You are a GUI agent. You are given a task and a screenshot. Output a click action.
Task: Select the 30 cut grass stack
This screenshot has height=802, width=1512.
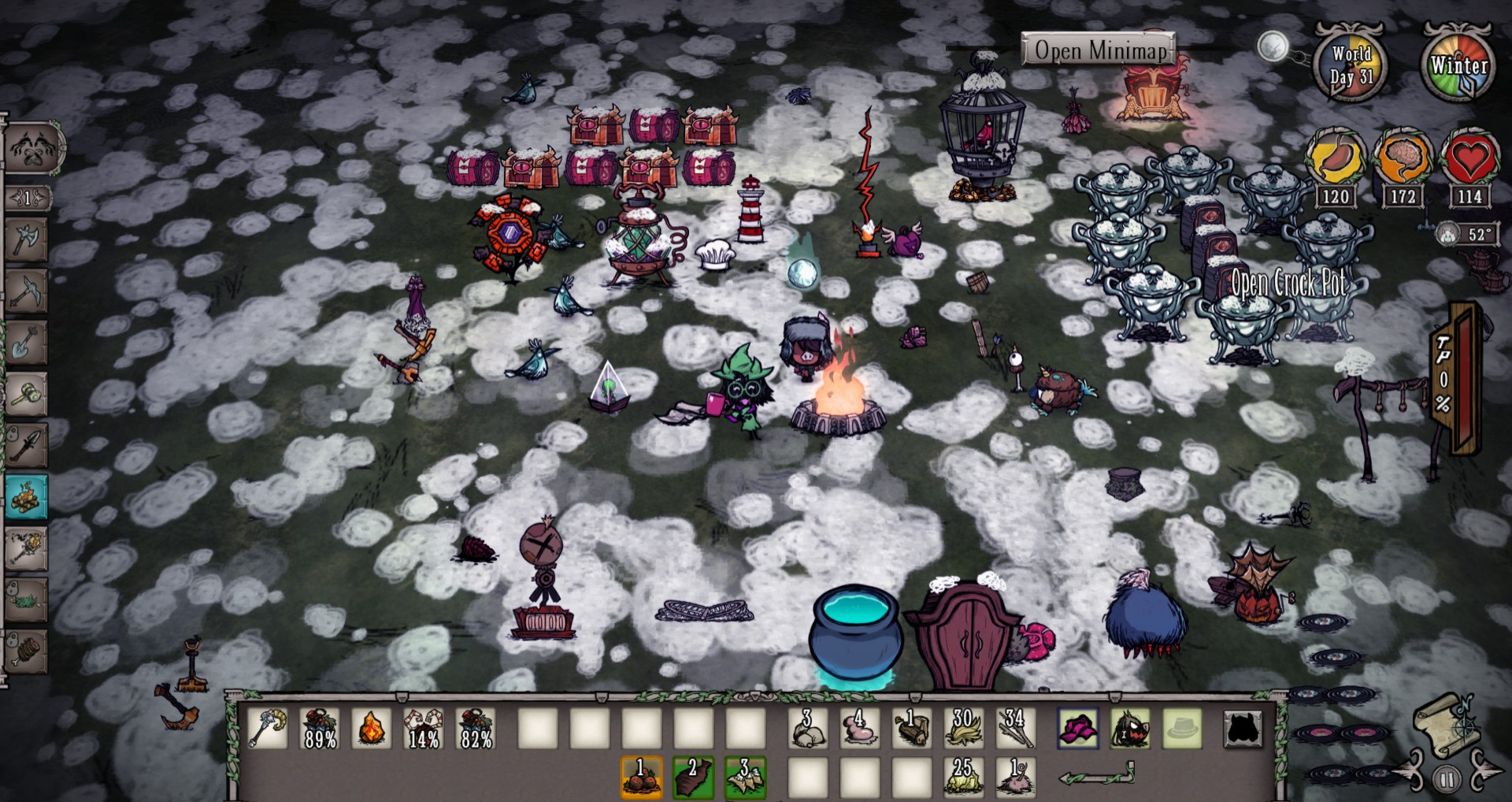click(x=962, y=727)
